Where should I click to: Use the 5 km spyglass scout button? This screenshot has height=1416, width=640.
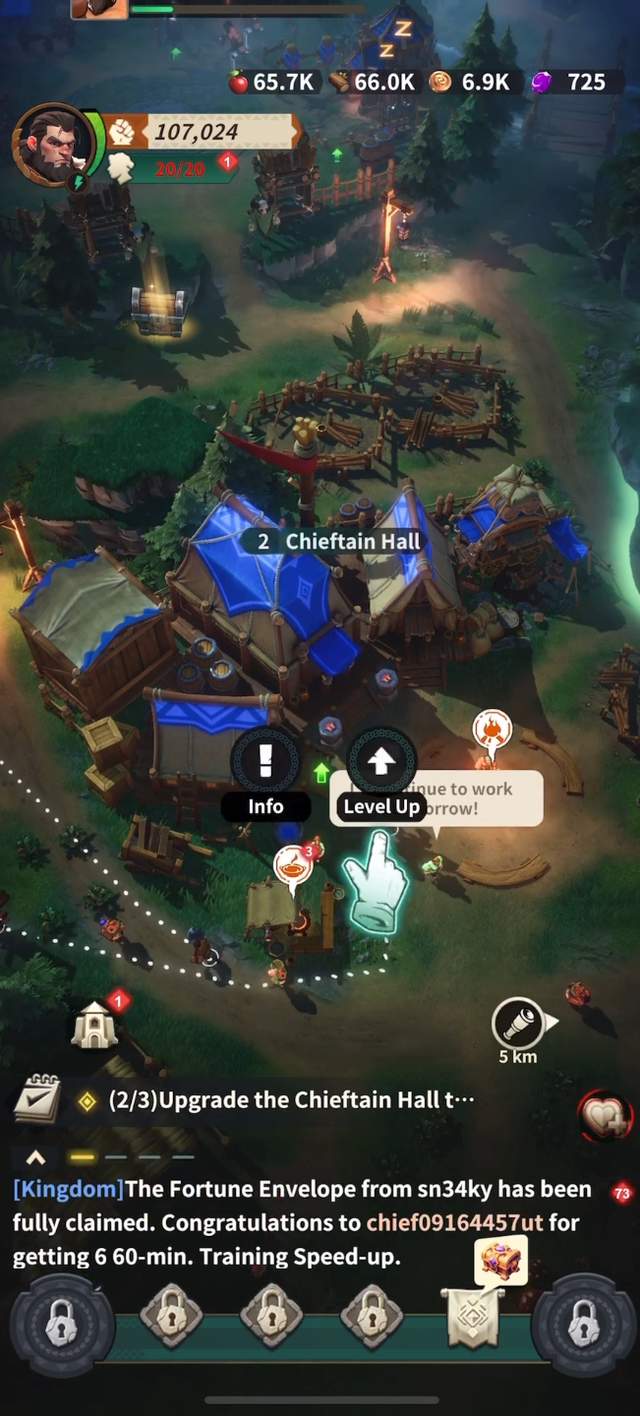point(519,1024)
